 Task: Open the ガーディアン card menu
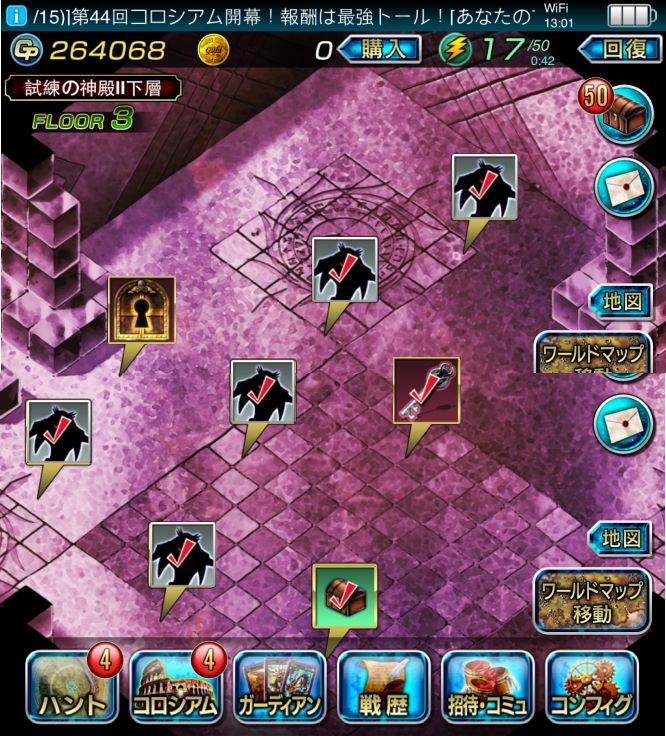(x=279, y=687)
